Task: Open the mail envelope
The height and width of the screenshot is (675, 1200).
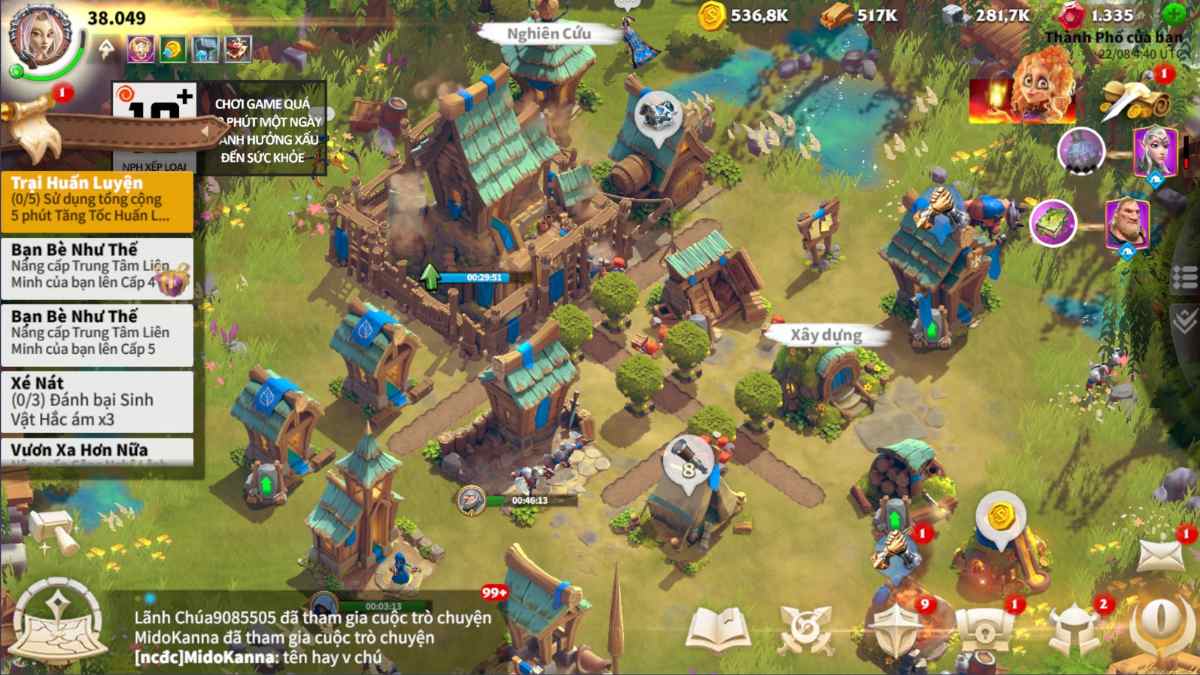Action: pos(1160,555)
